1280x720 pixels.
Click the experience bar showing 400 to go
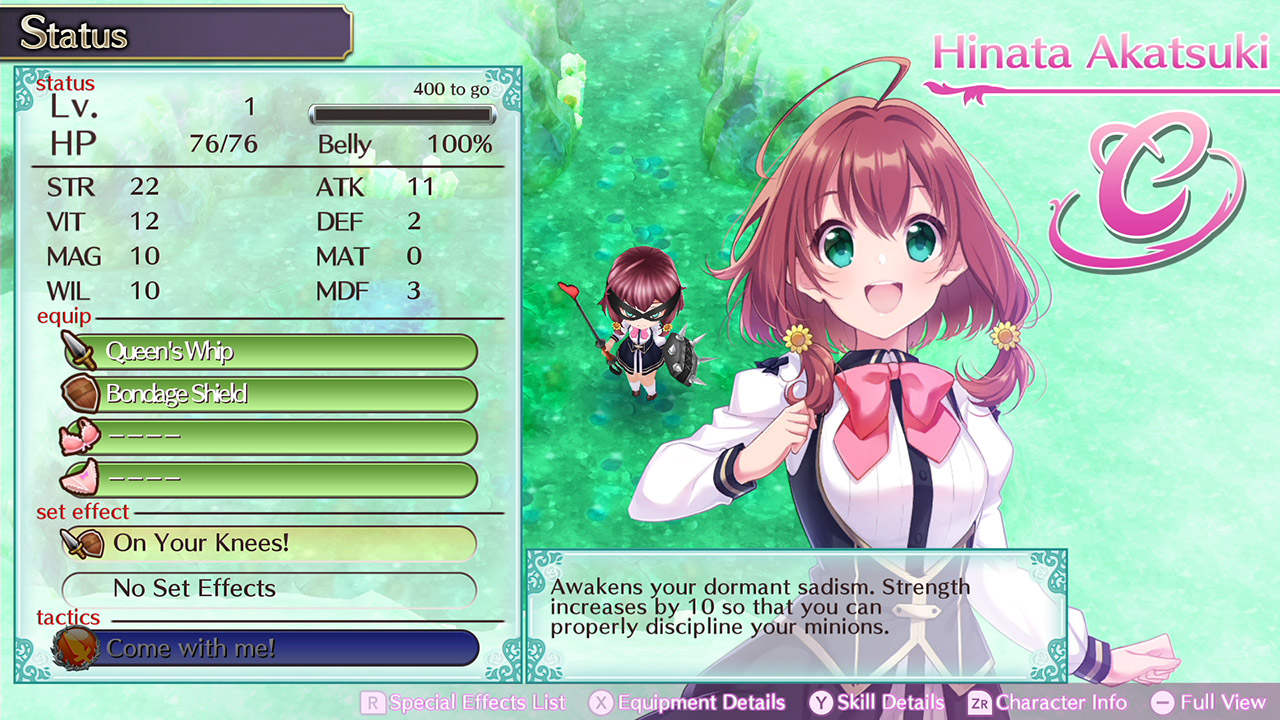(x=402, y=114)
